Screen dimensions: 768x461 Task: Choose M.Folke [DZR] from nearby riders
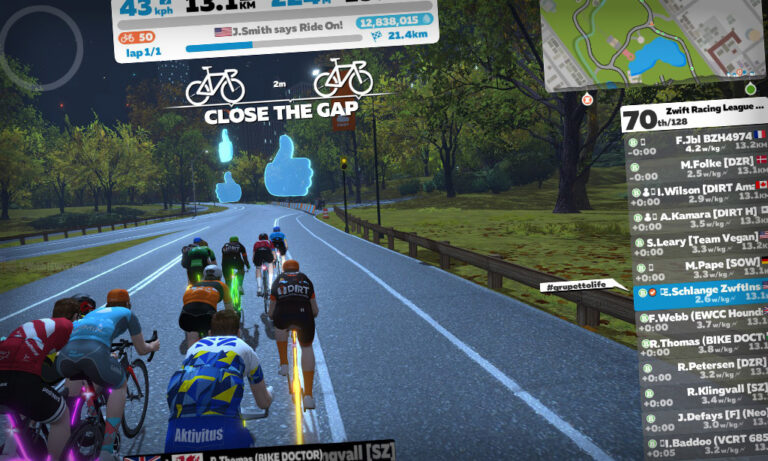700,165
